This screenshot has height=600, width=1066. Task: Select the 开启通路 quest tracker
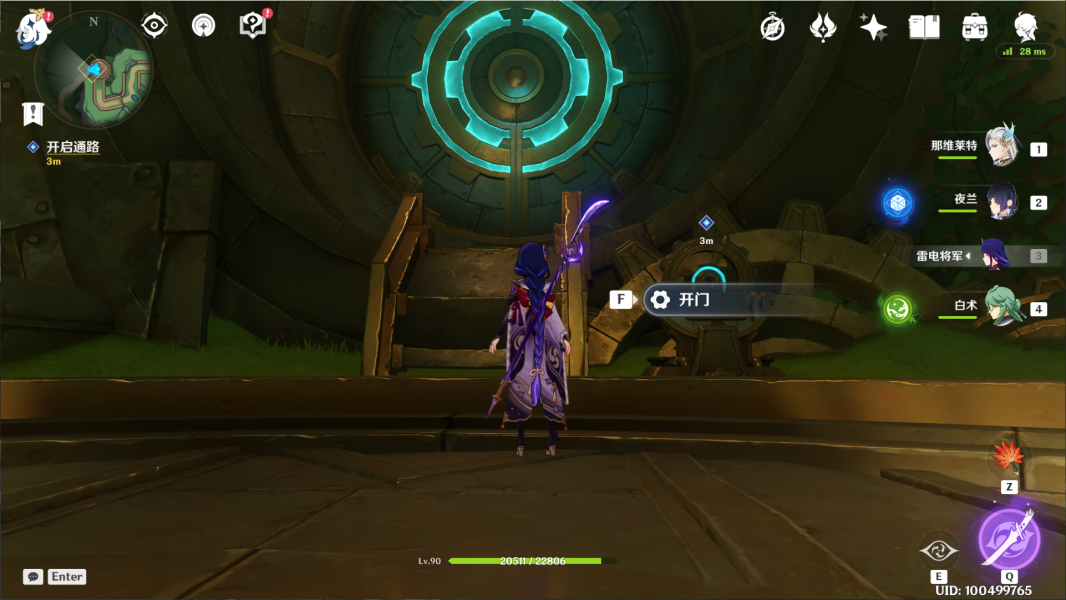click(x=72, y=147)
